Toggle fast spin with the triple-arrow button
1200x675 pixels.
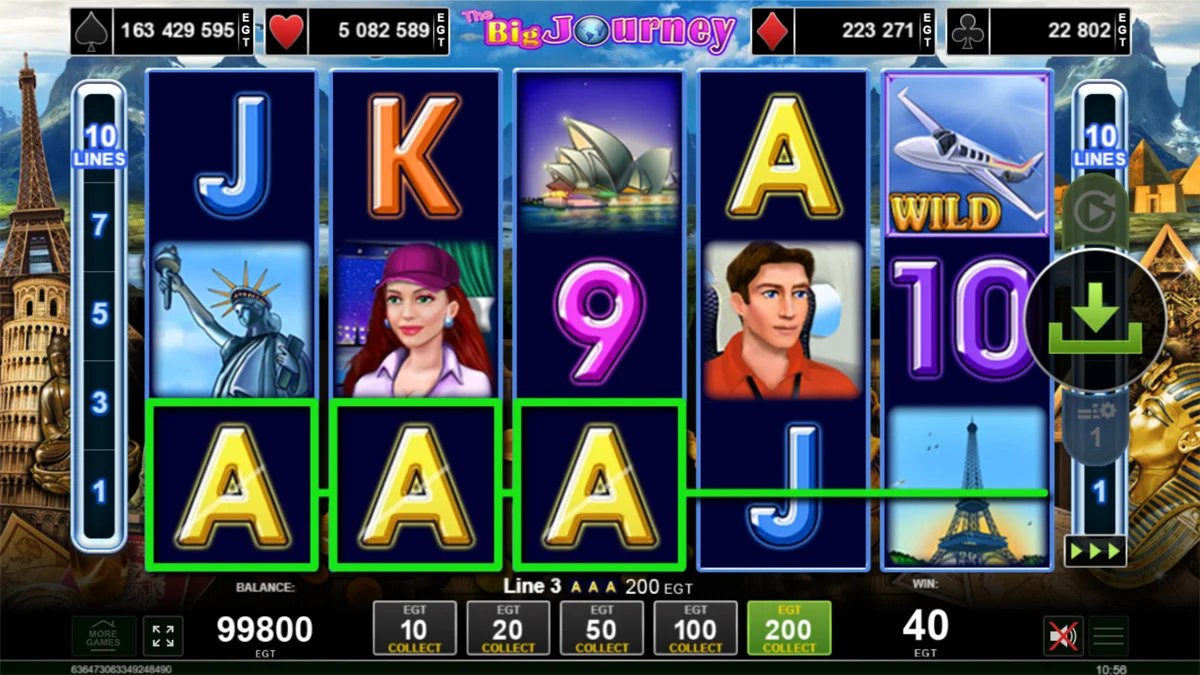(1095, 551)
